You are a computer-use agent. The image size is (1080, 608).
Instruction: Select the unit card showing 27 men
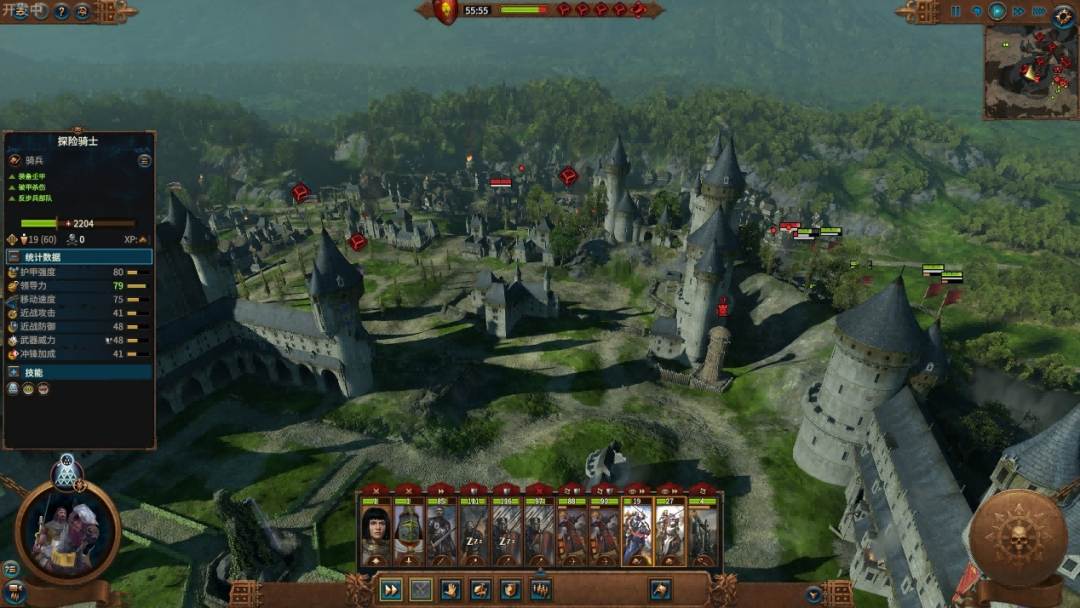pyautogui.click(x=669, y=532)
